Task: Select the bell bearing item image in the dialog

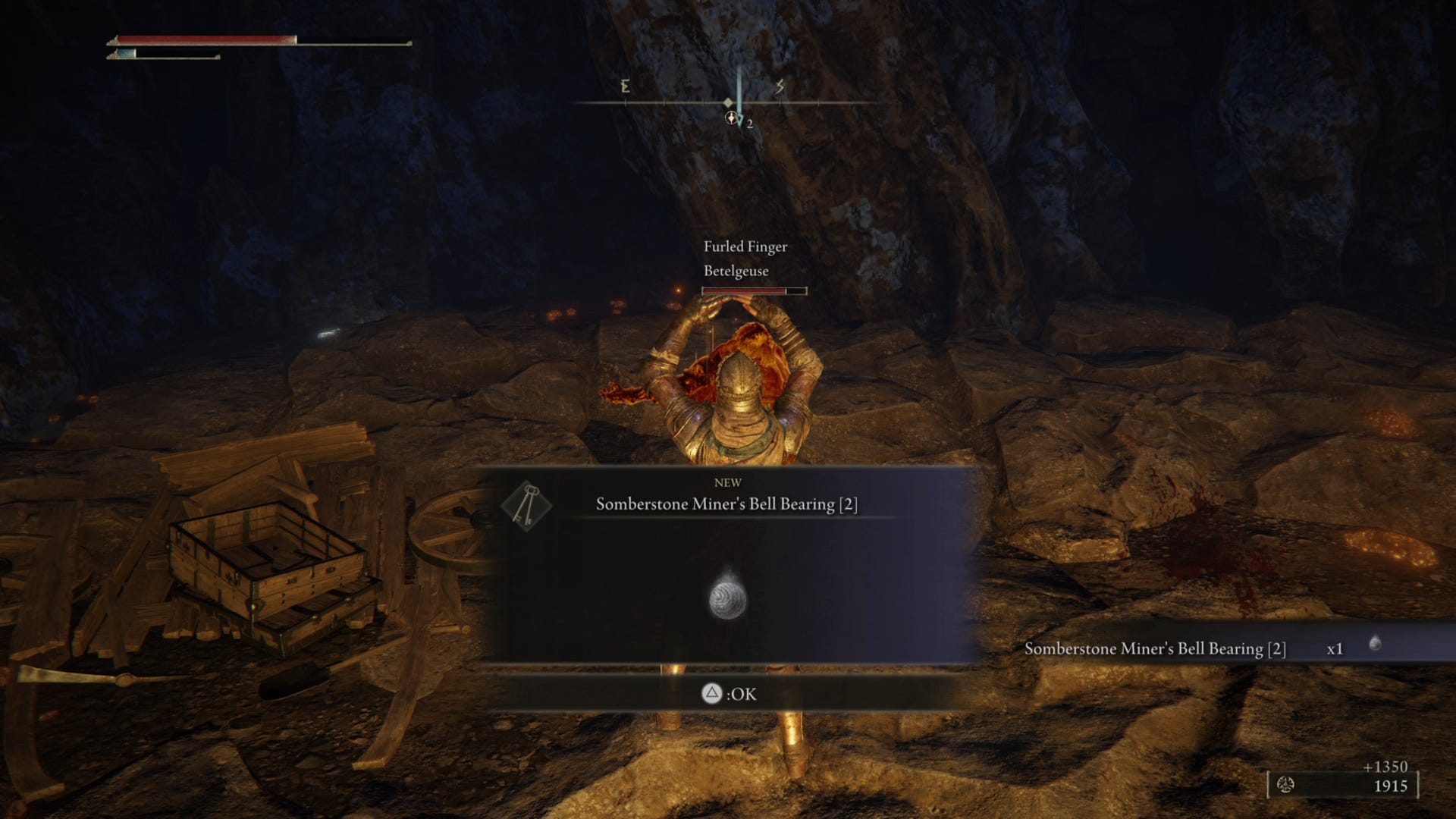Action: pyautogui.click(x=730, y=599)
